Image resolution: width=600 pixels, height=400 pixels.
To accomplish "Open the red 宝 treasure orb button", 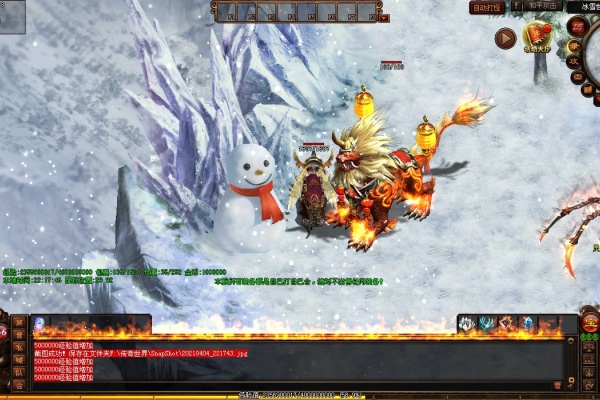I will (x=590, y=323).
